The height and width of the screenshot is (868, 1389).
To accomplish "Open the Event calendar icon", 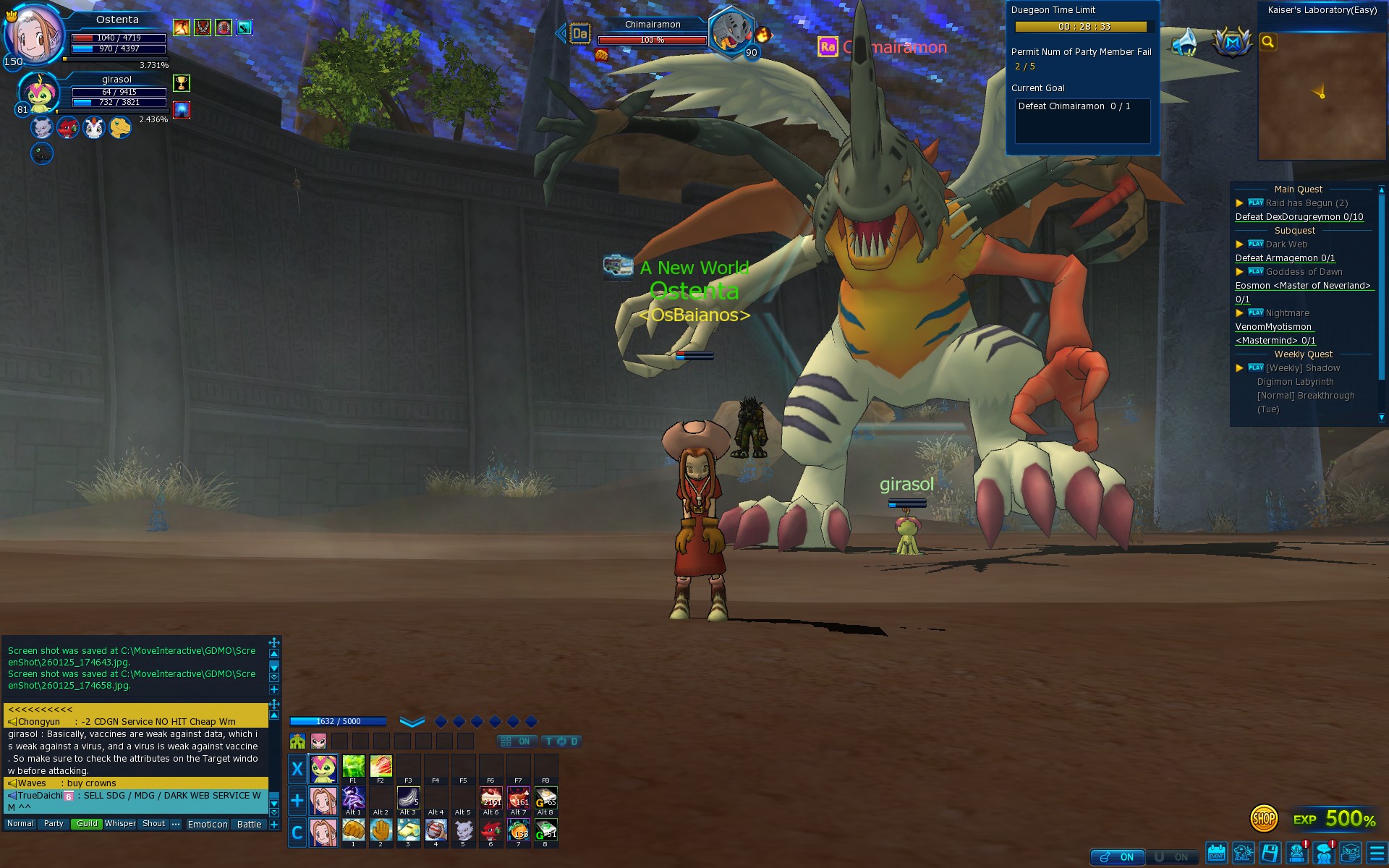I will 1217,854.
